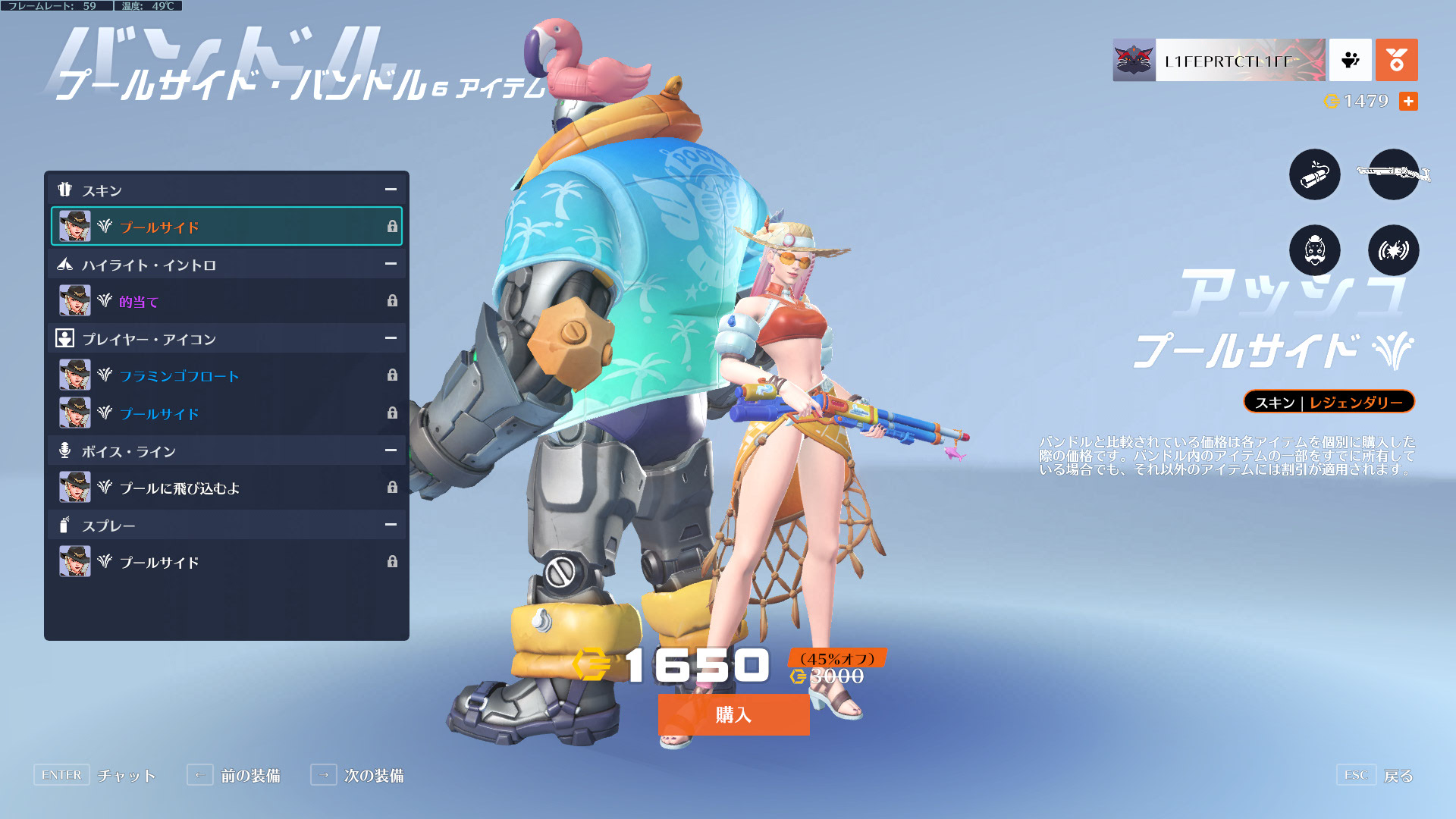Collapse the スキン category header
The width and height of the screenshot is (1456, 819).
click(391, 190)
